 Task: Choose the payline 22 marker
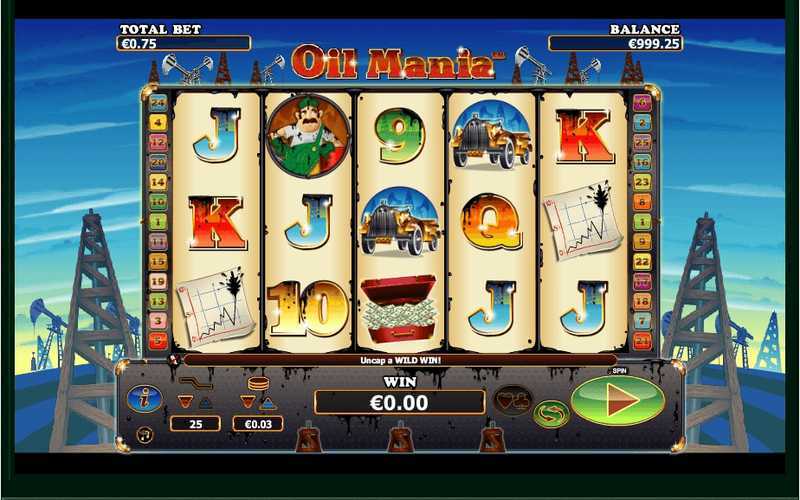(x=643, y=261)
